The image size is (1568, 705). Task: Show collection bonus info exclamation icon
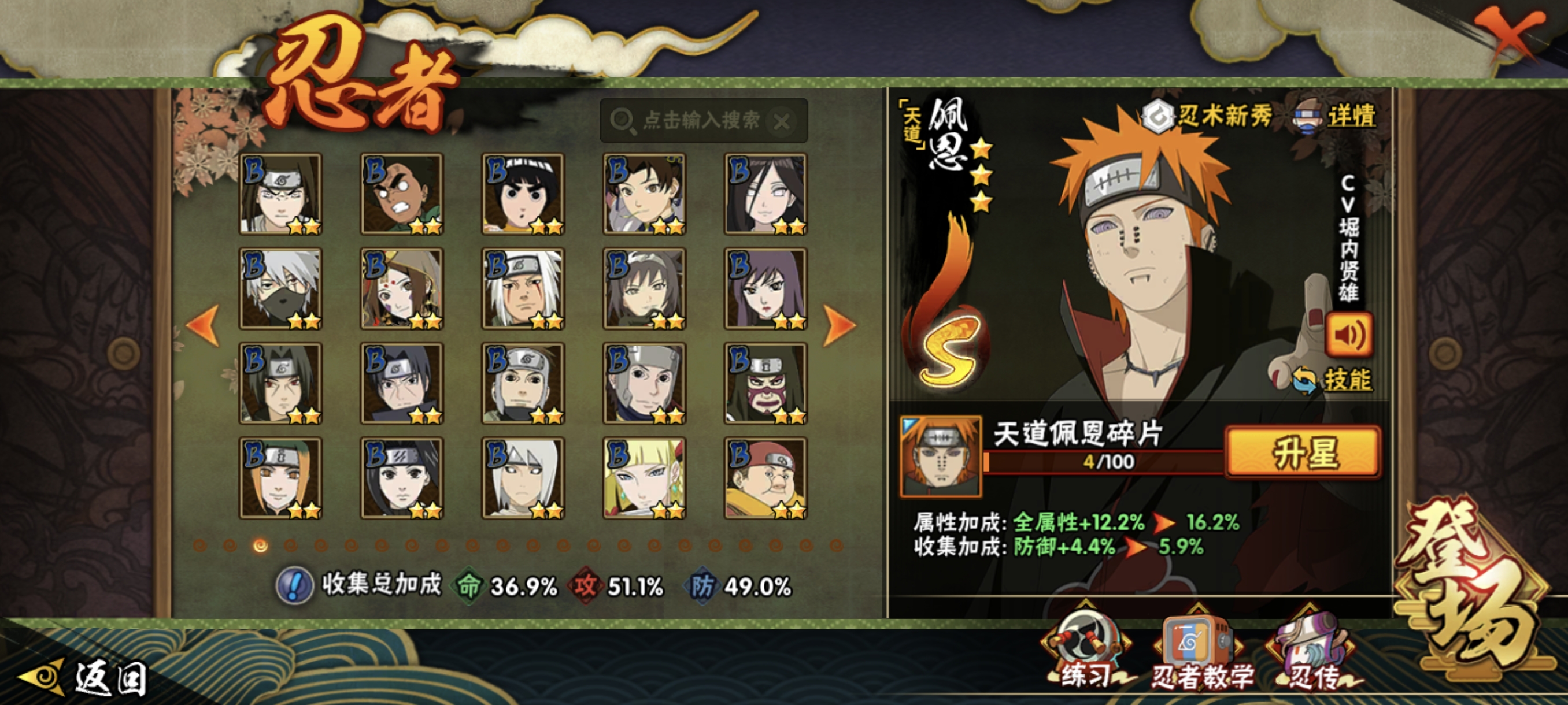[295, 586]
